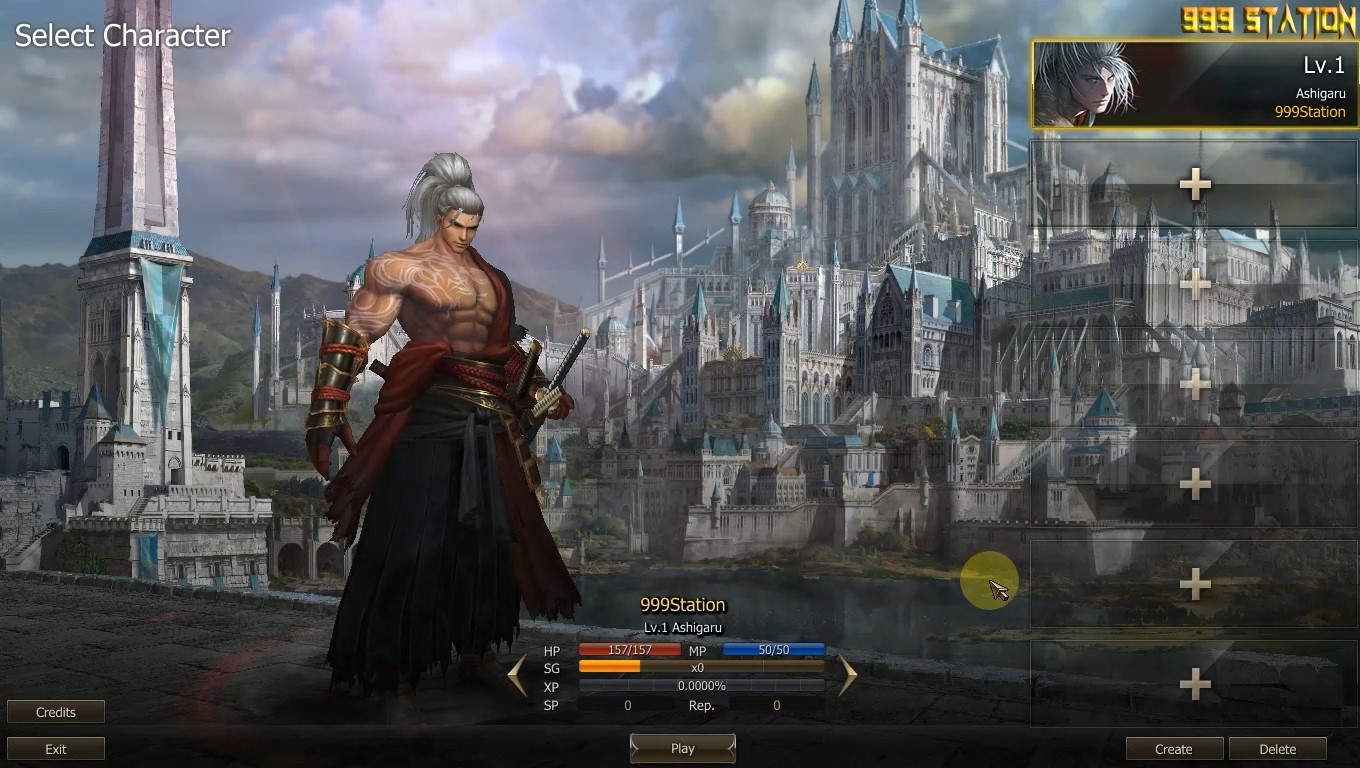
Task: Rotate character with the left arrow
Action: pyautogui.click(x=517, y=675)
